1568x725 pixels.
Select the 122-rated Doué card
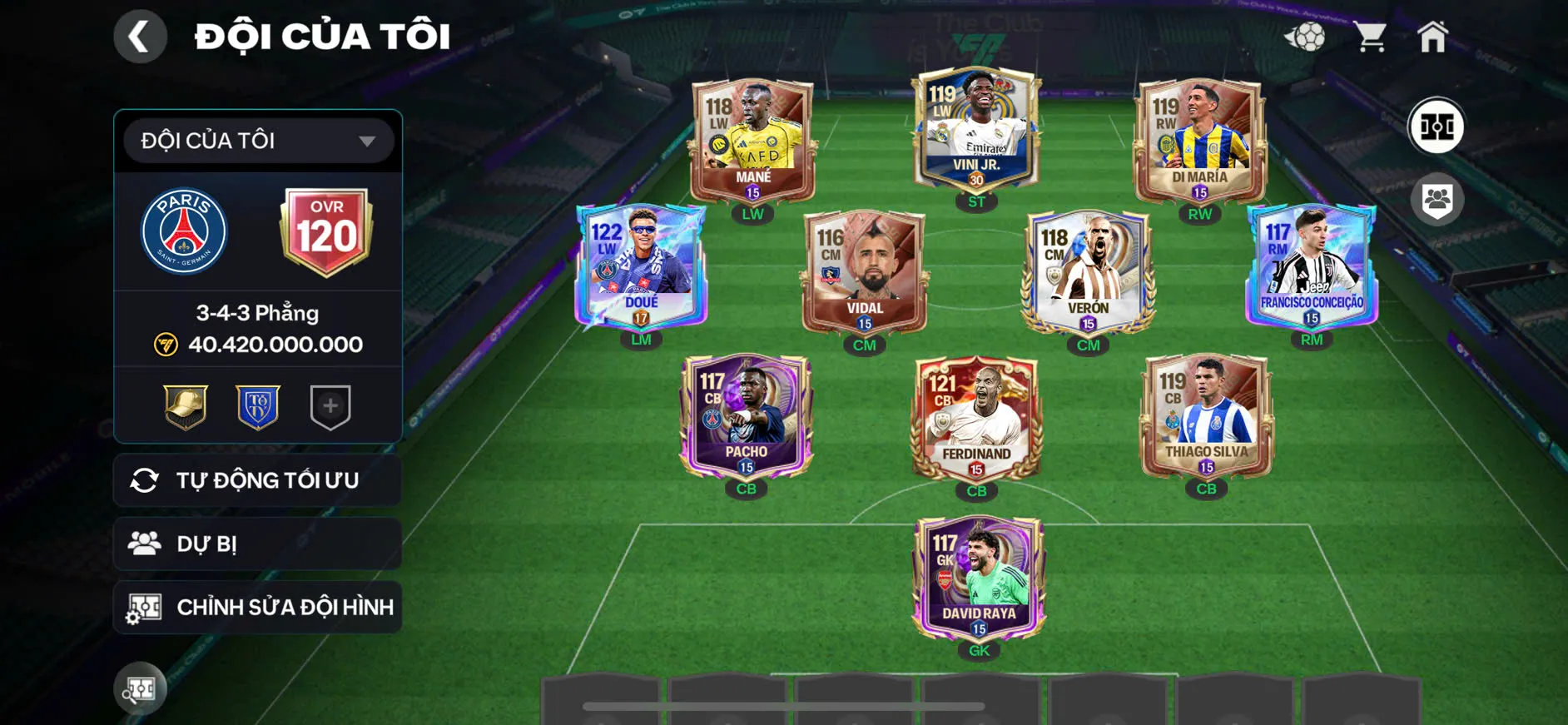coord(643,266)
